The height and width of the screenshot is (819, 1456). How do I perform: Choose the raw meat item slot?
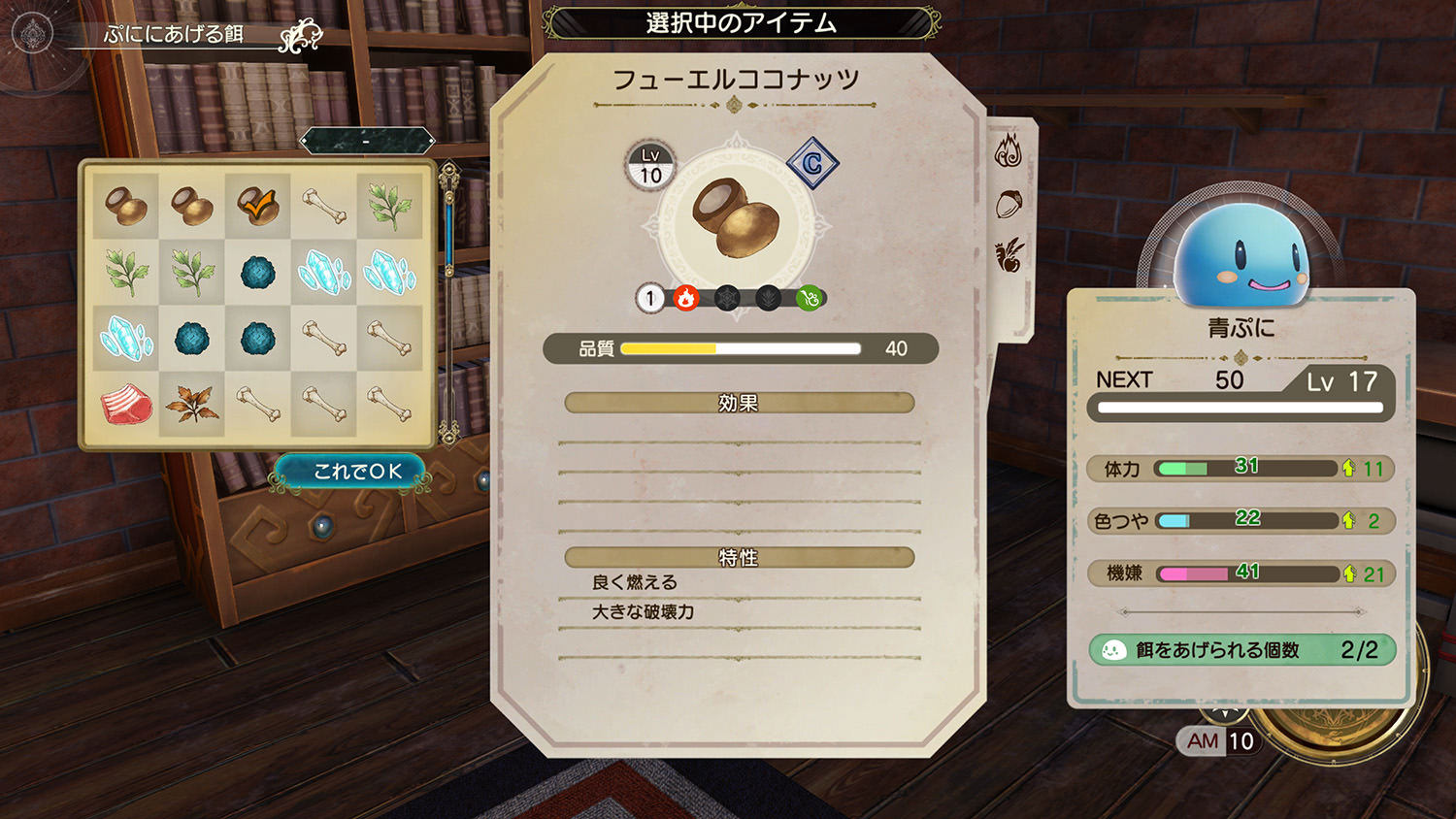(x=126, y=404)
